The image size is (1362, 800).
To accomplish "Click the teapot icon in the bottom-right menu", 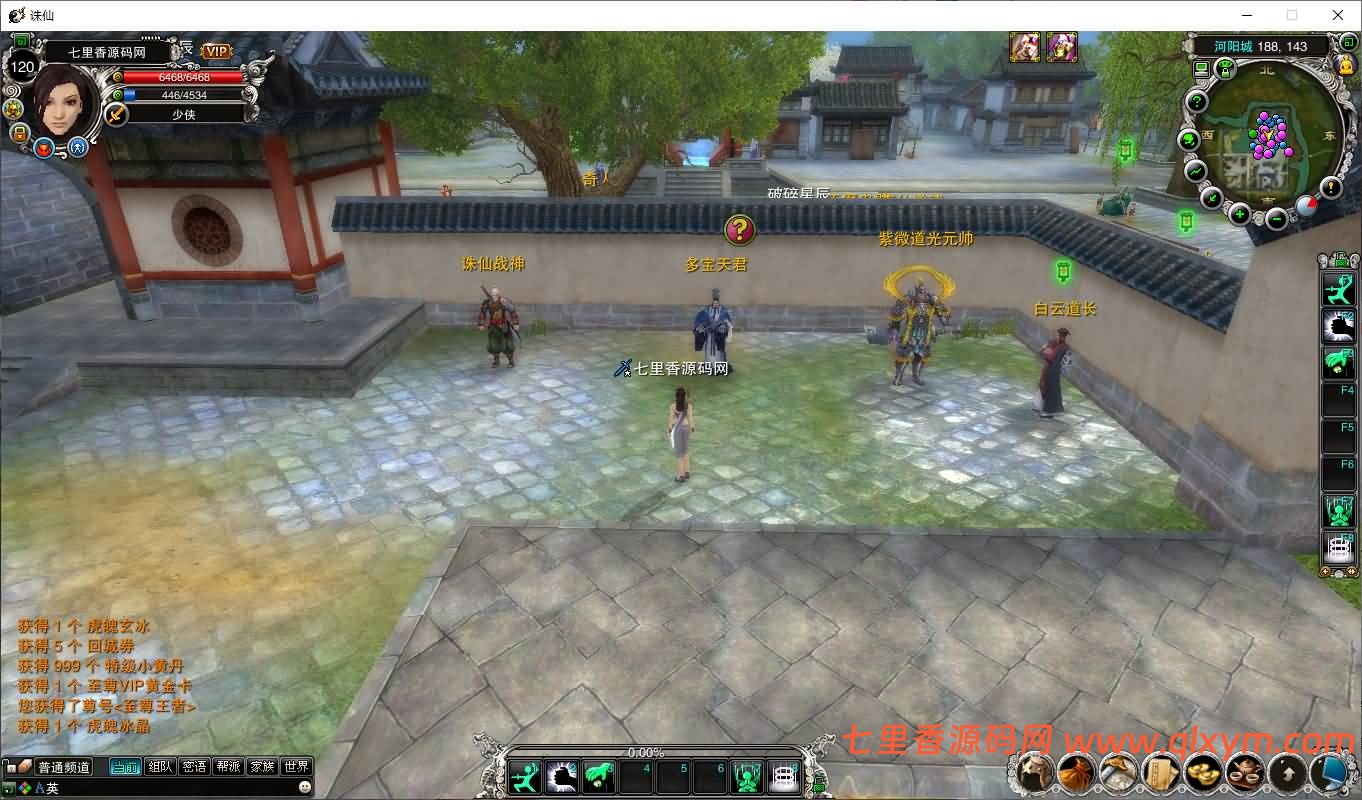I will (1242, 773).
